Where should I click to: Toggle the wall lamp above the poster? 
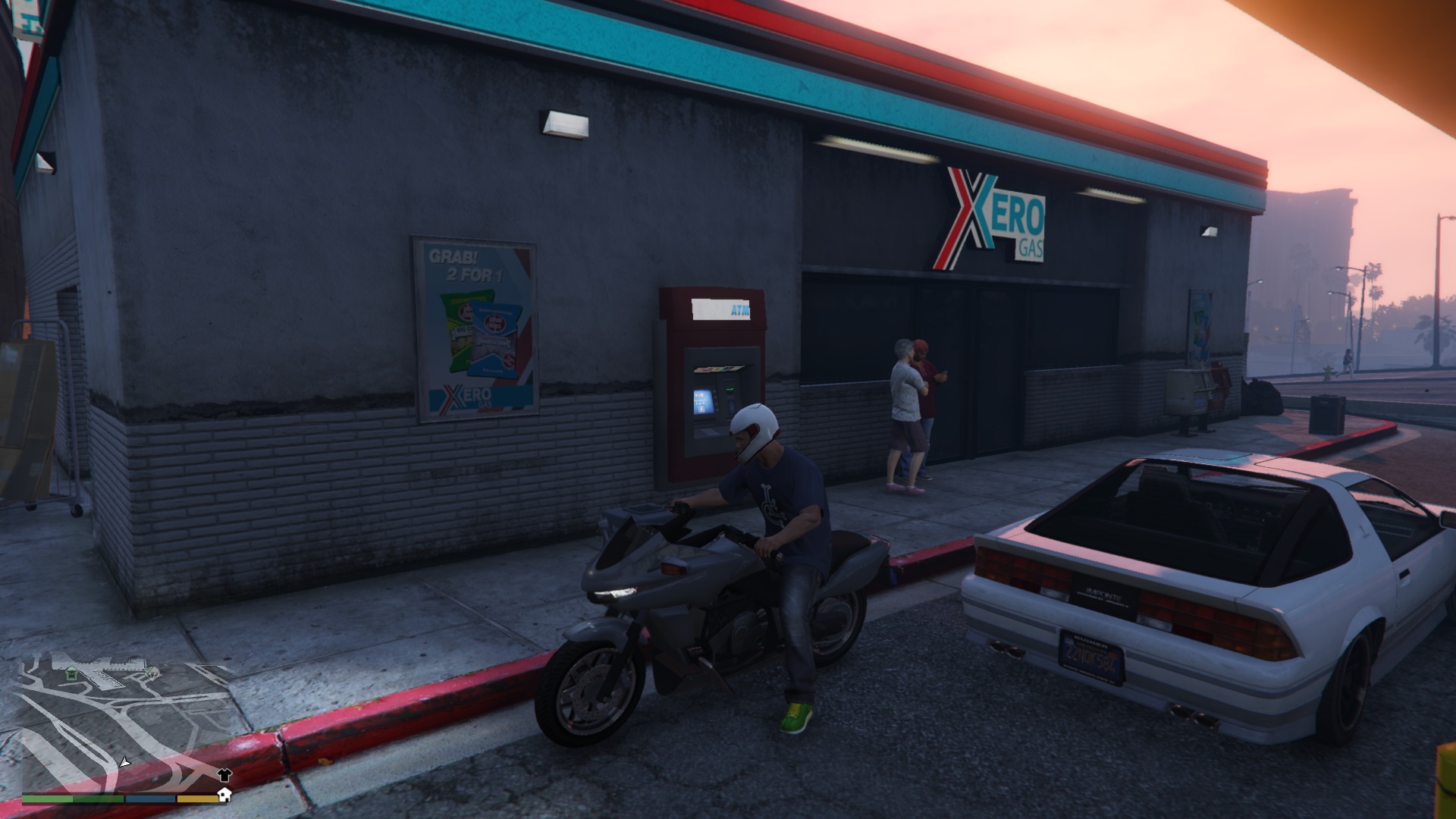(x=565, y=121)
